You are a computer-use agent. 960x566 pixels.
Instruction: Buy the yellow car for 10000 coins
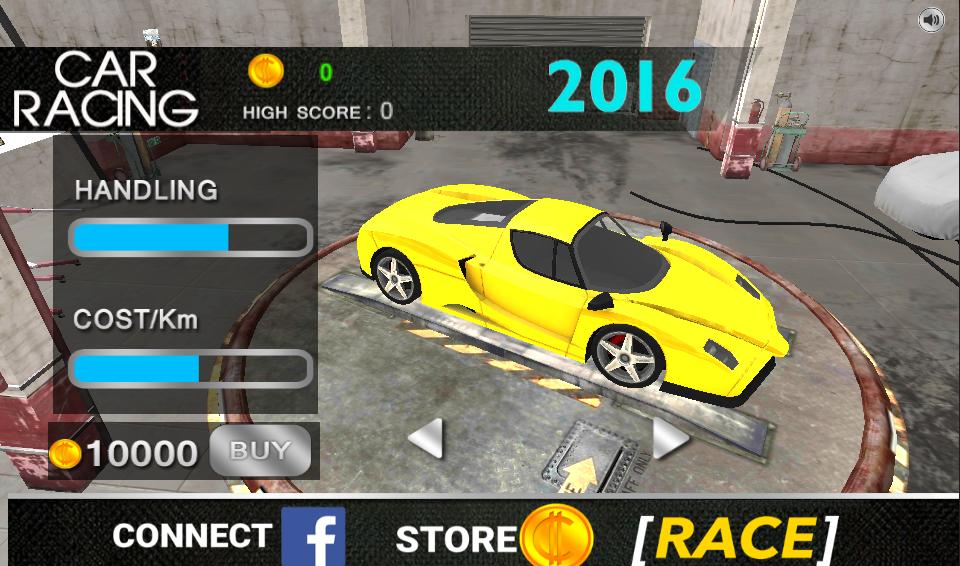point(260,452)
